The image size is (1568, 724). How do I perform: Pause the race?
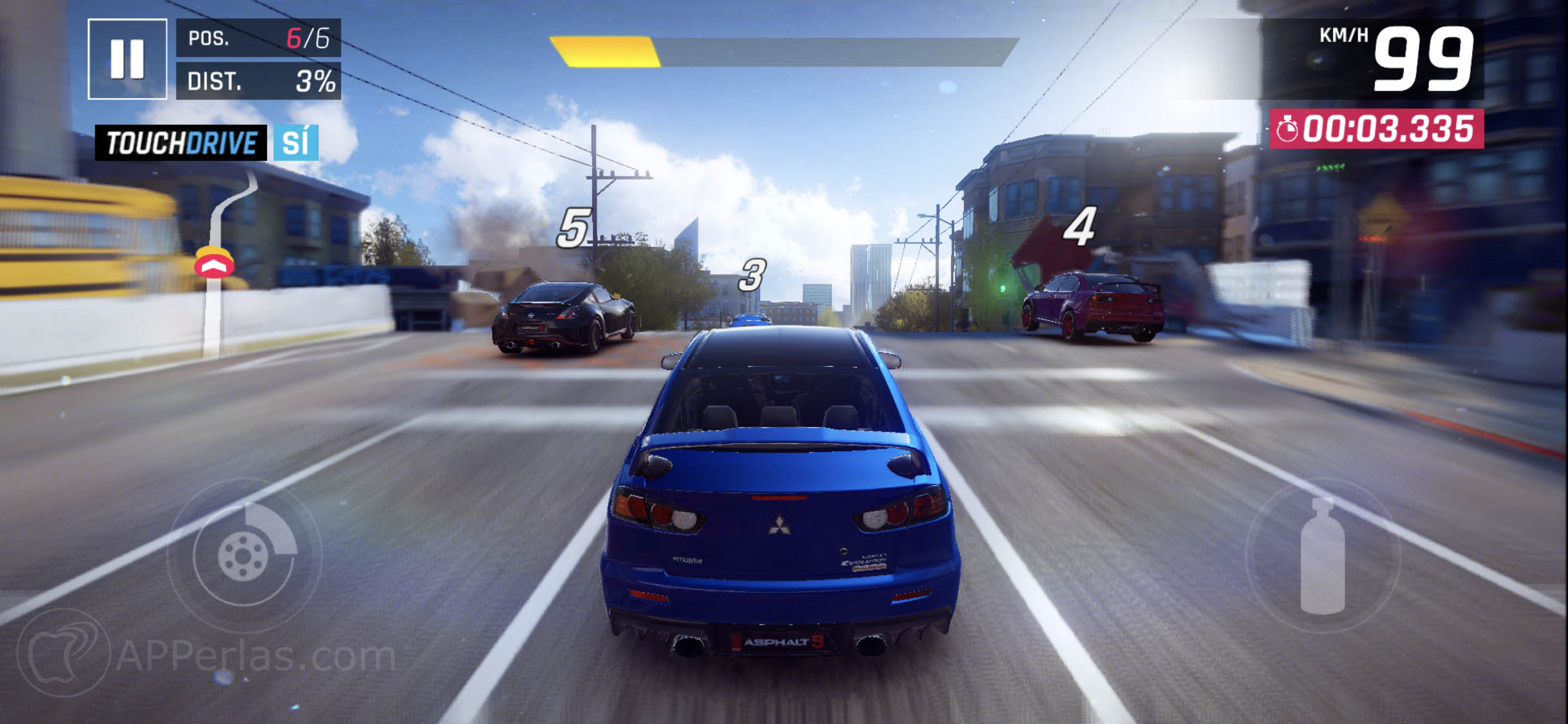point(127,59)
